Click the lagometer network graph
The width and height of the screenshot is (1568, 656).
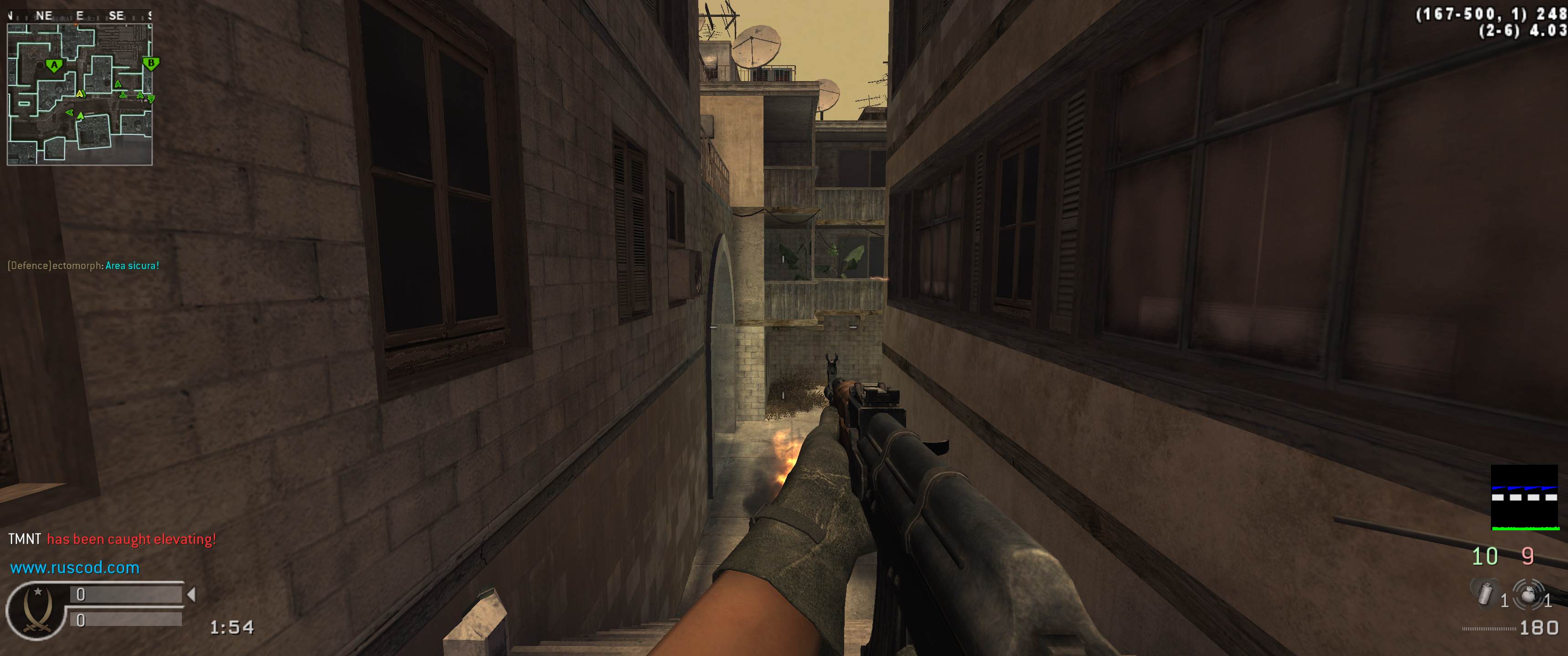(1524, 498)
